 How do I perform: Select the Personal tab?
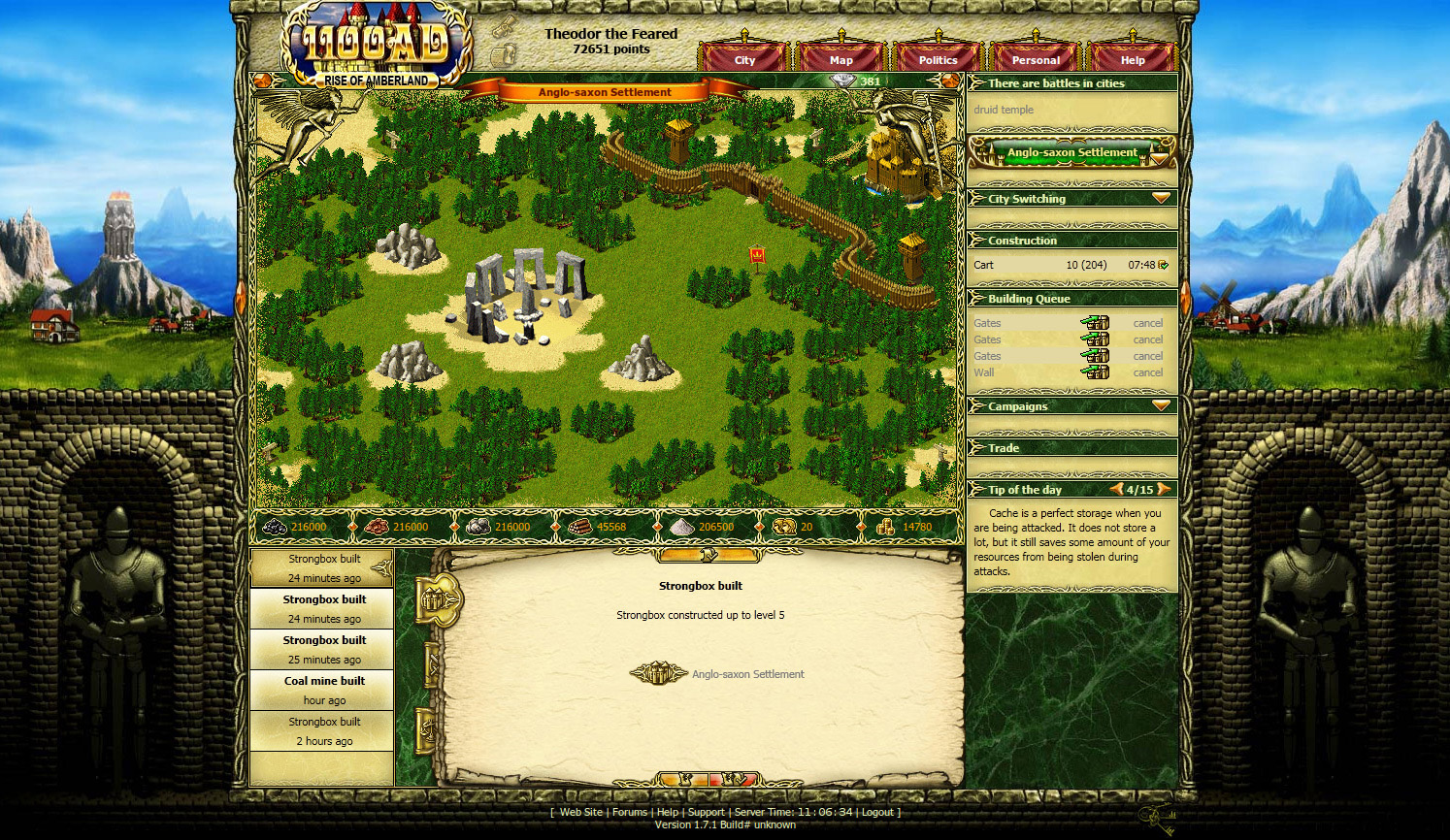tap(1036, 59)
